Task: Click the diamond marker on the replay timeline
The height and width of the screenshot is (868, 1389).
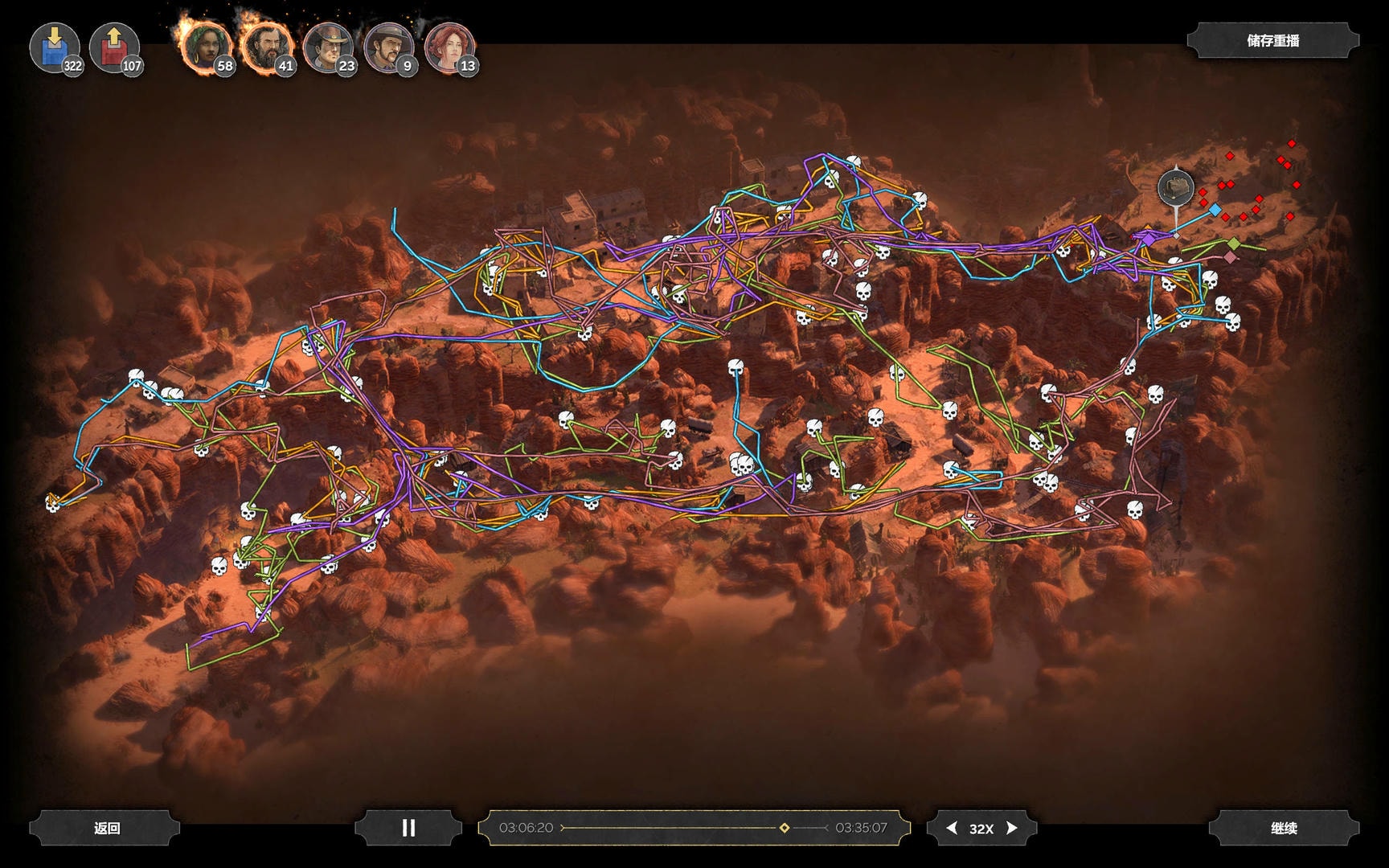Action: click(785, 828)
